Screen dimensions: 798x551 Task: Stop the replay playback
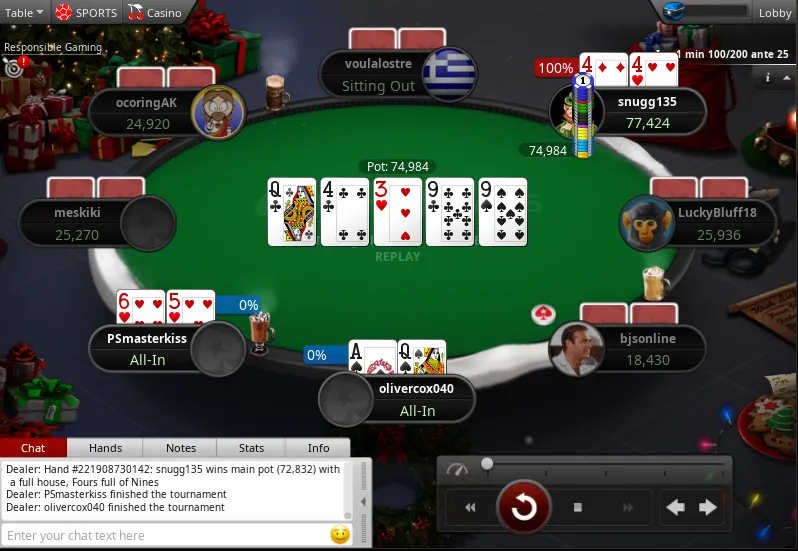click(x=577, y=507)
